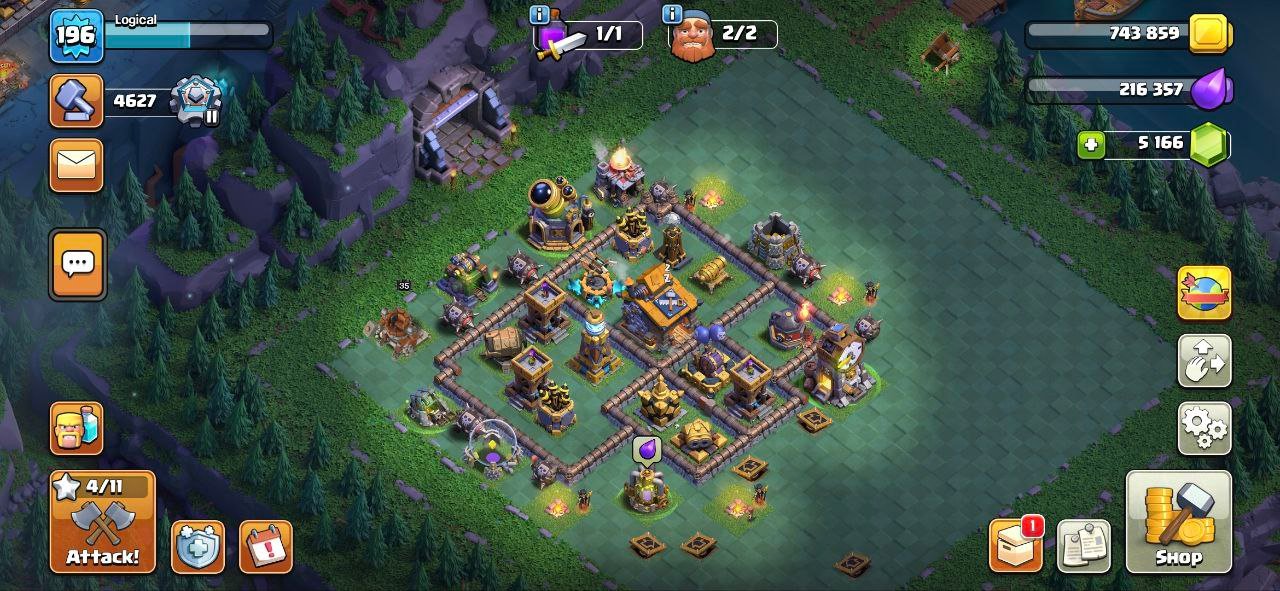
Task: Open the hand with arrows layout button
Action: 1204,361
